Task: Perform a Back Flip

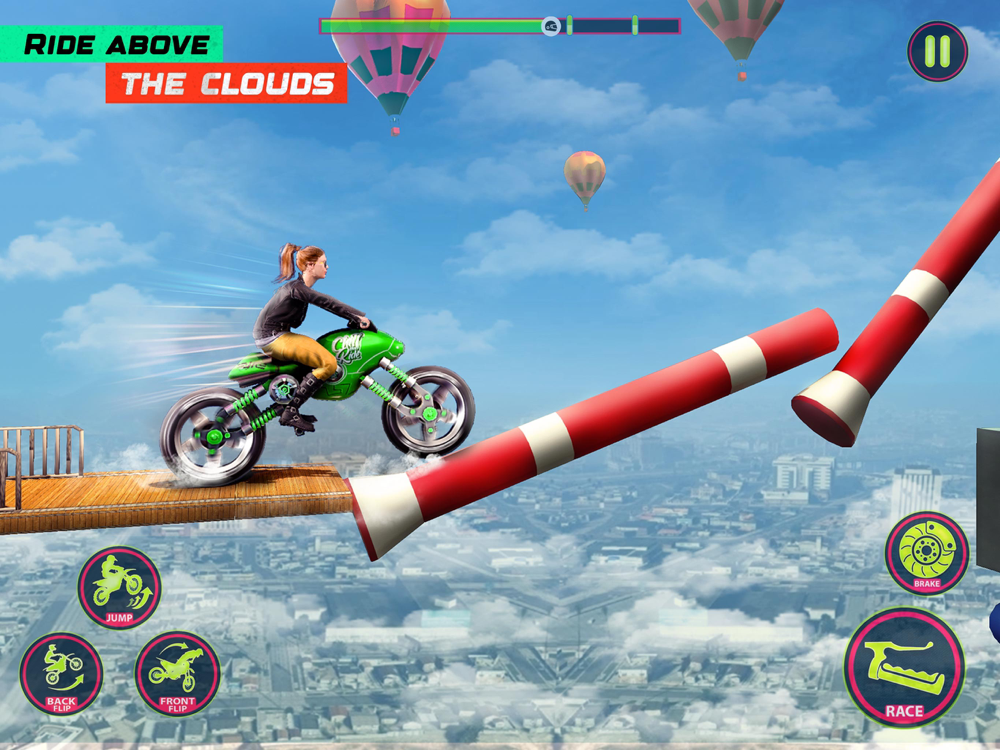Action: [x=61, y=673]
